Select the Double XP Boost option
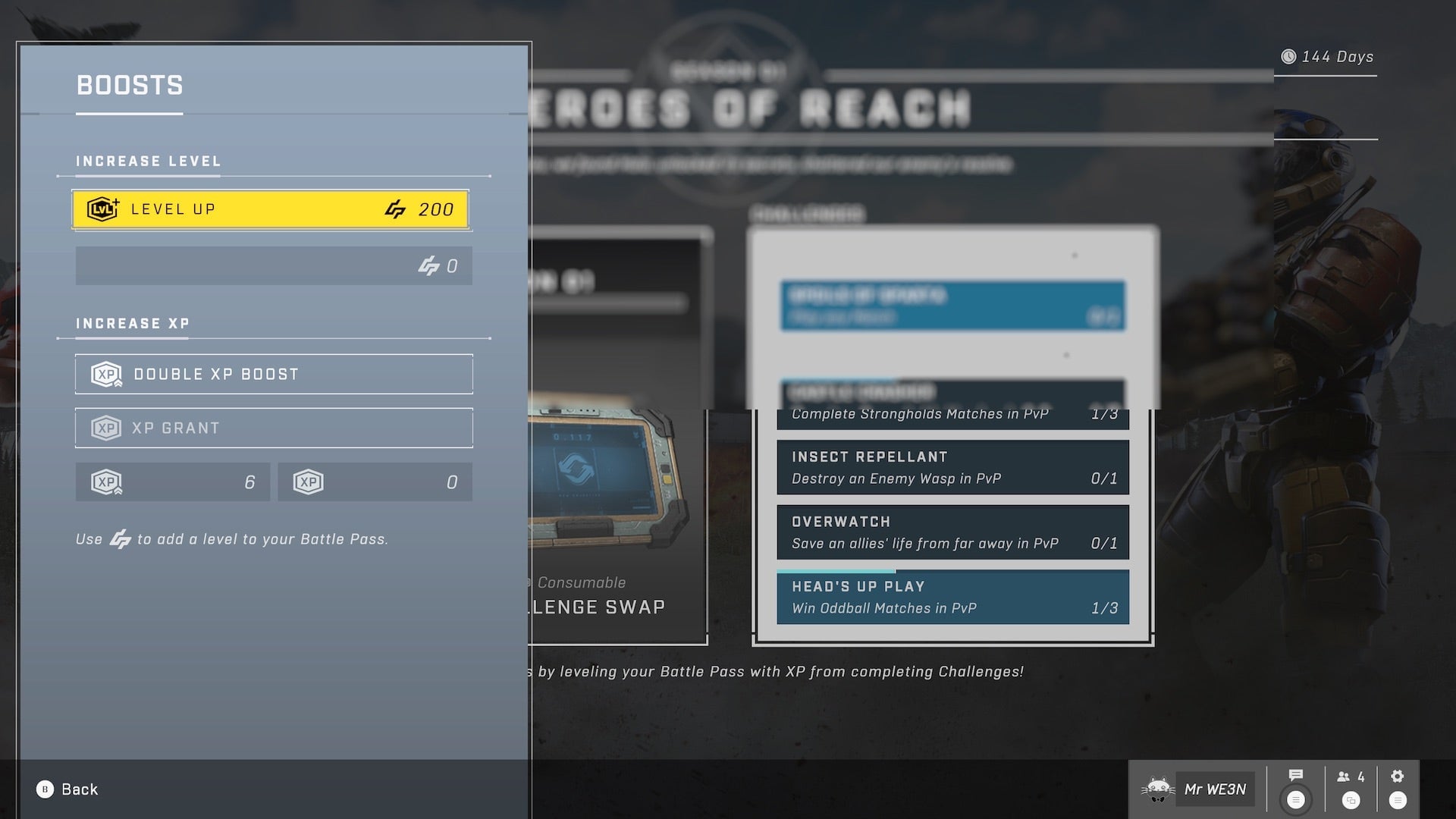 pyautogui.click(x=273, y=373)
